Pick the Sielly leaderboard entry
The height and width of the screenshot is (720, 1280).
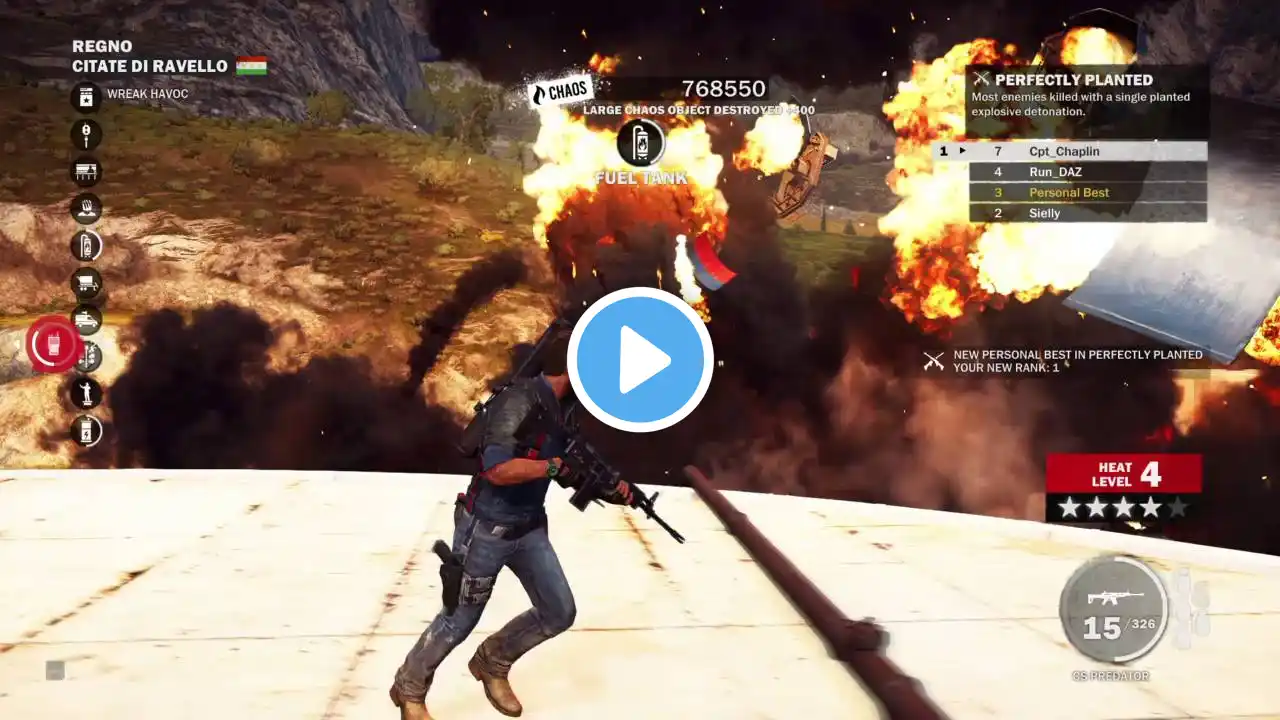1070,213
